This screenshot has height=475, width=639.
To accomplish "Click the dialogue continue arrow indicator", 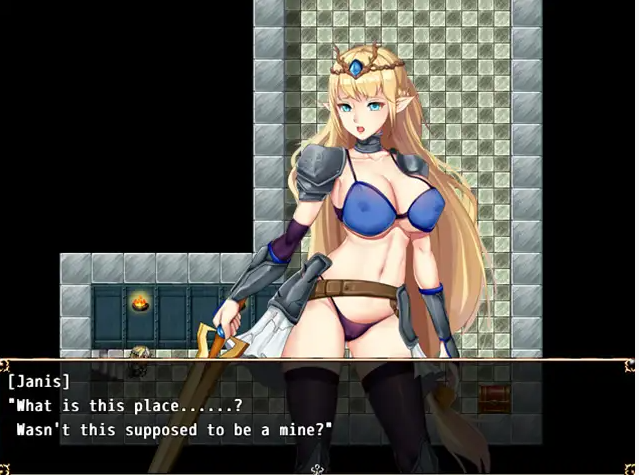I will [x=318, y=468].
